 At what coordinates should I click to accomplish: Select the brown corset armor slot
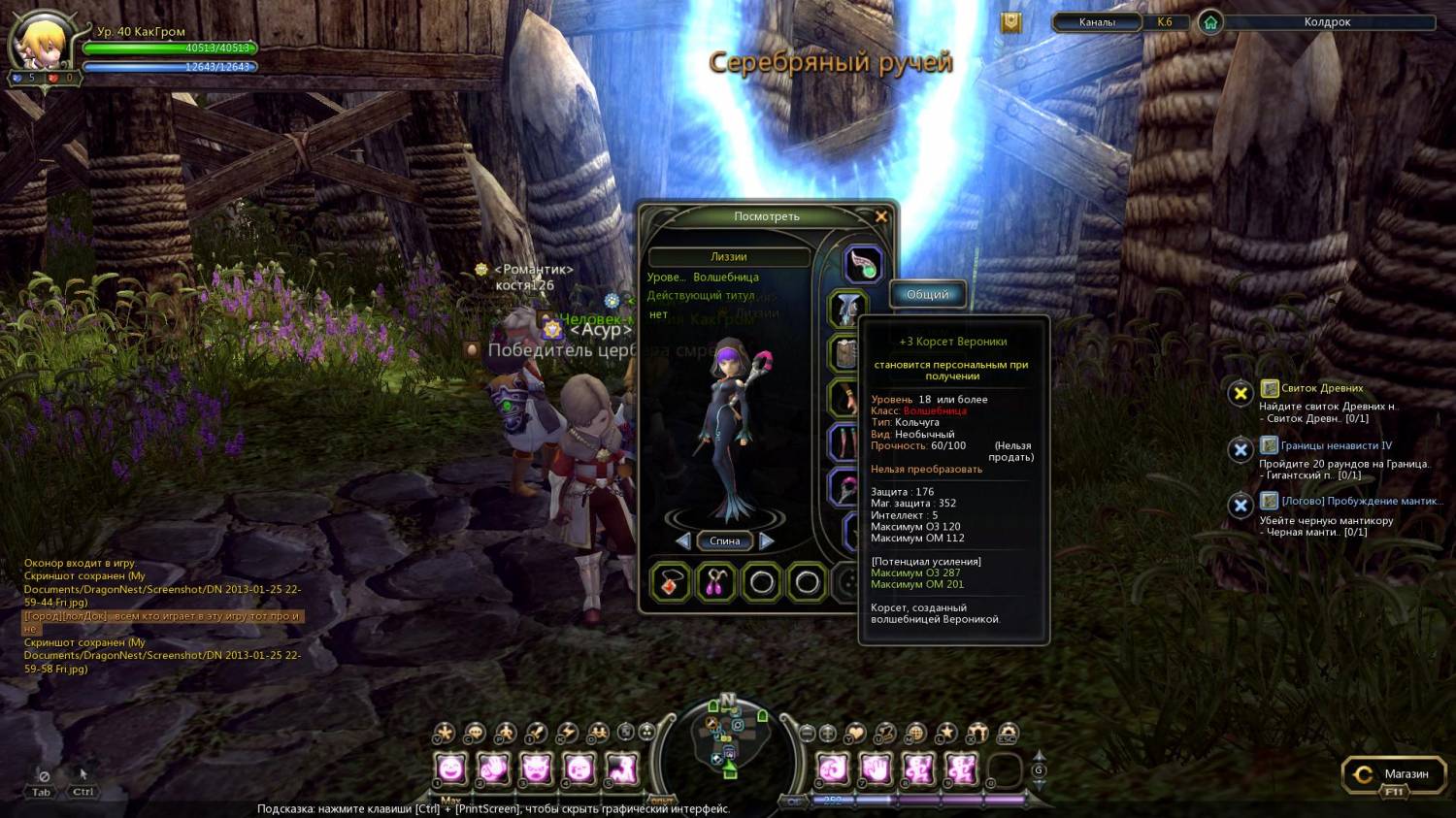(845, 354)
